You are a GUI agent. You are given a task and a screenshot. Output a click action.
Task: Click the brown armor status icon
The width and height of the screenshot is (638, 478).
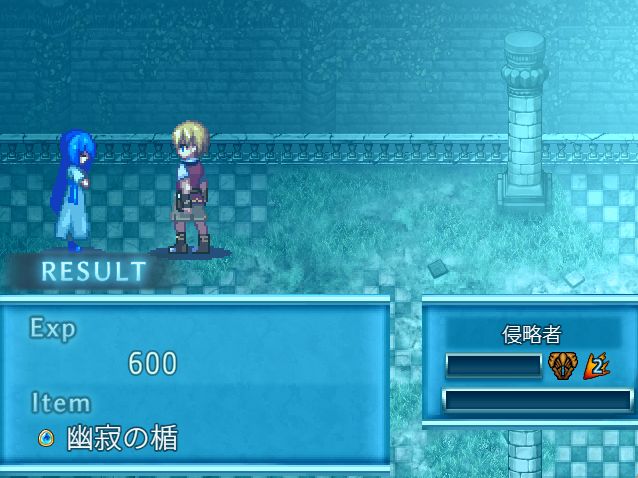(x=563, y=366)
